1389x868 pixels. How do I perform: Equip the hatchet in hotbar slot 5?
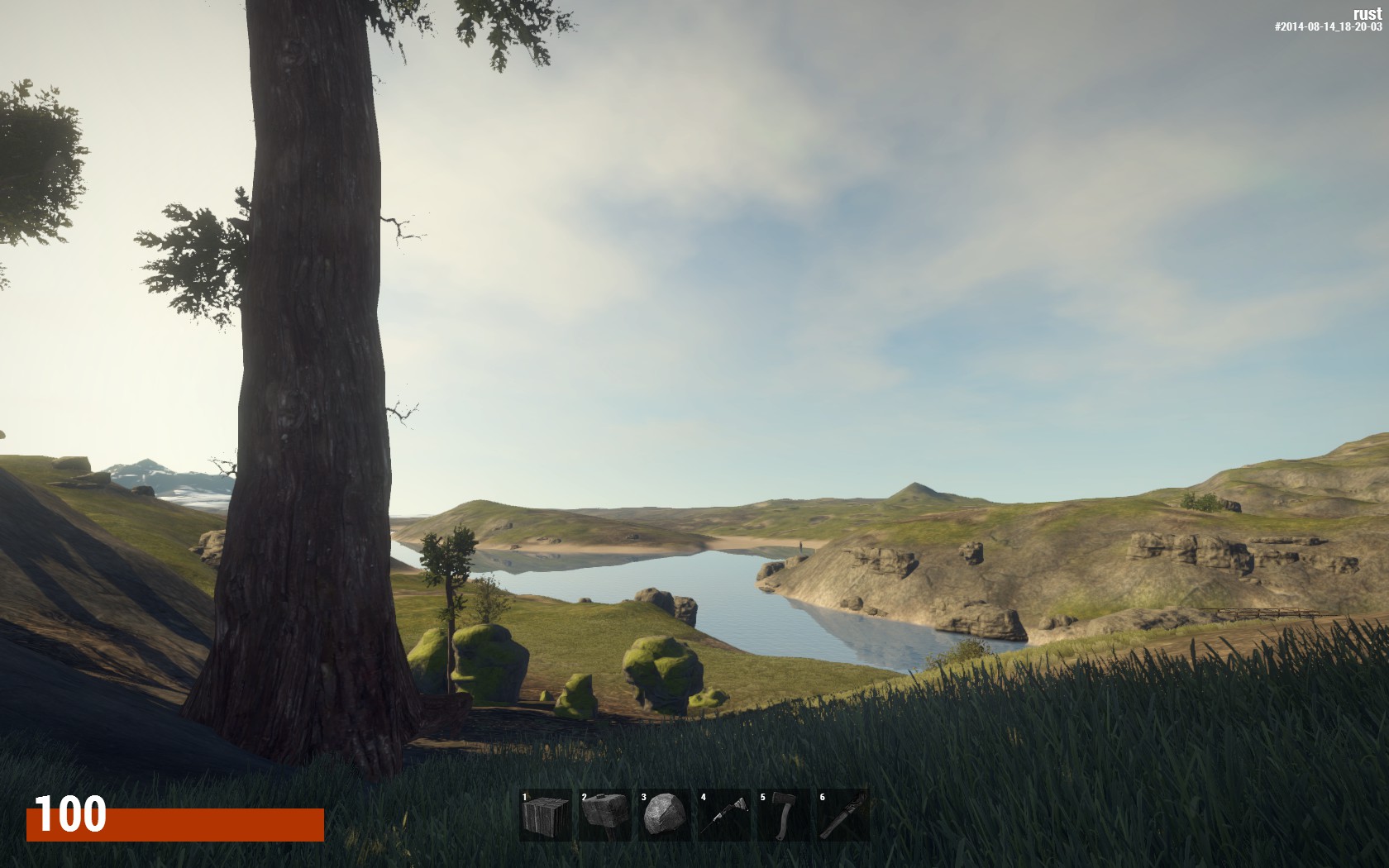(784, 815)
